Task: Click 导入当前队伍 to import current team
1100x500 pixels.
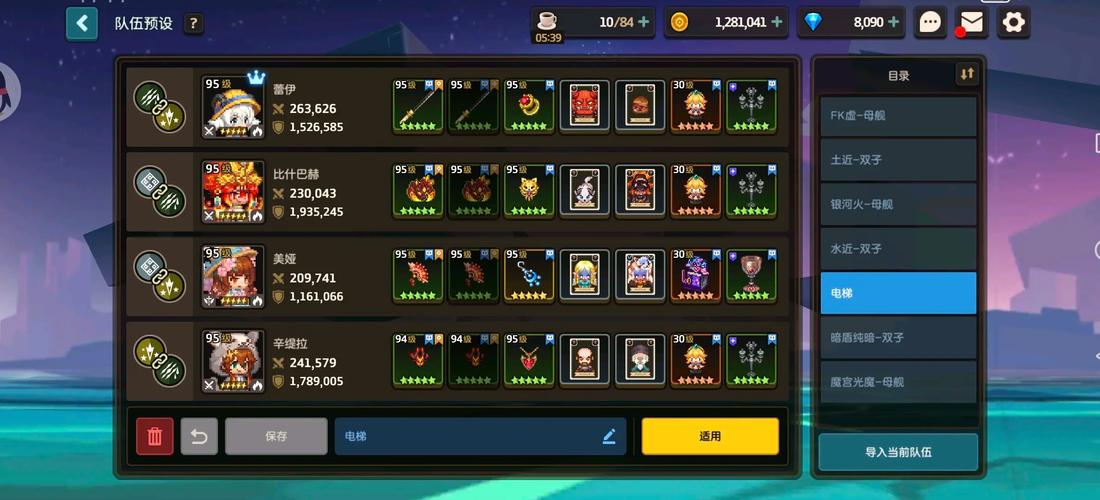Action: [897, 452]
